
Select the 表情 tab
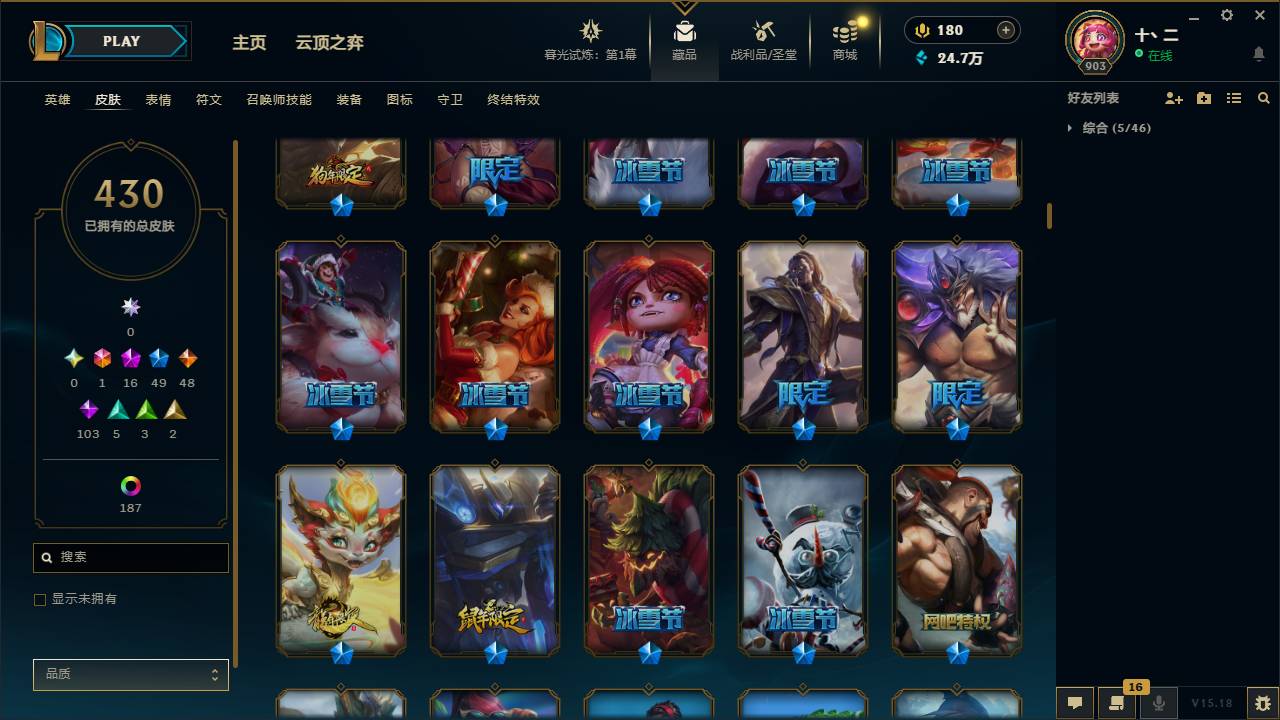pos(160,100)
